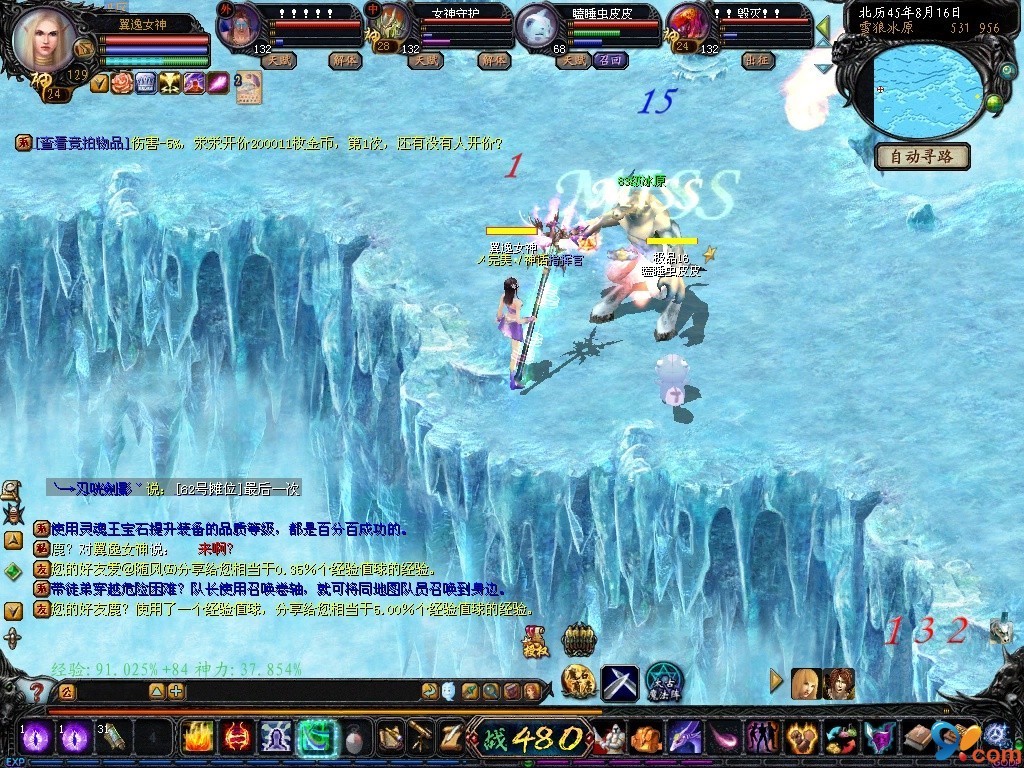Open the gear settings icon in bottom corner
1024x768 pixels.
996,736
